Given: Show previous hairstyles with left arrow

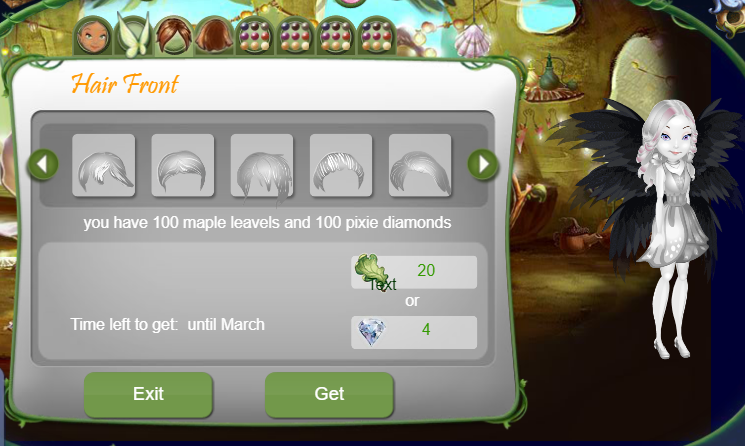Looking at the screenshot, I should (x=42, y=164).
